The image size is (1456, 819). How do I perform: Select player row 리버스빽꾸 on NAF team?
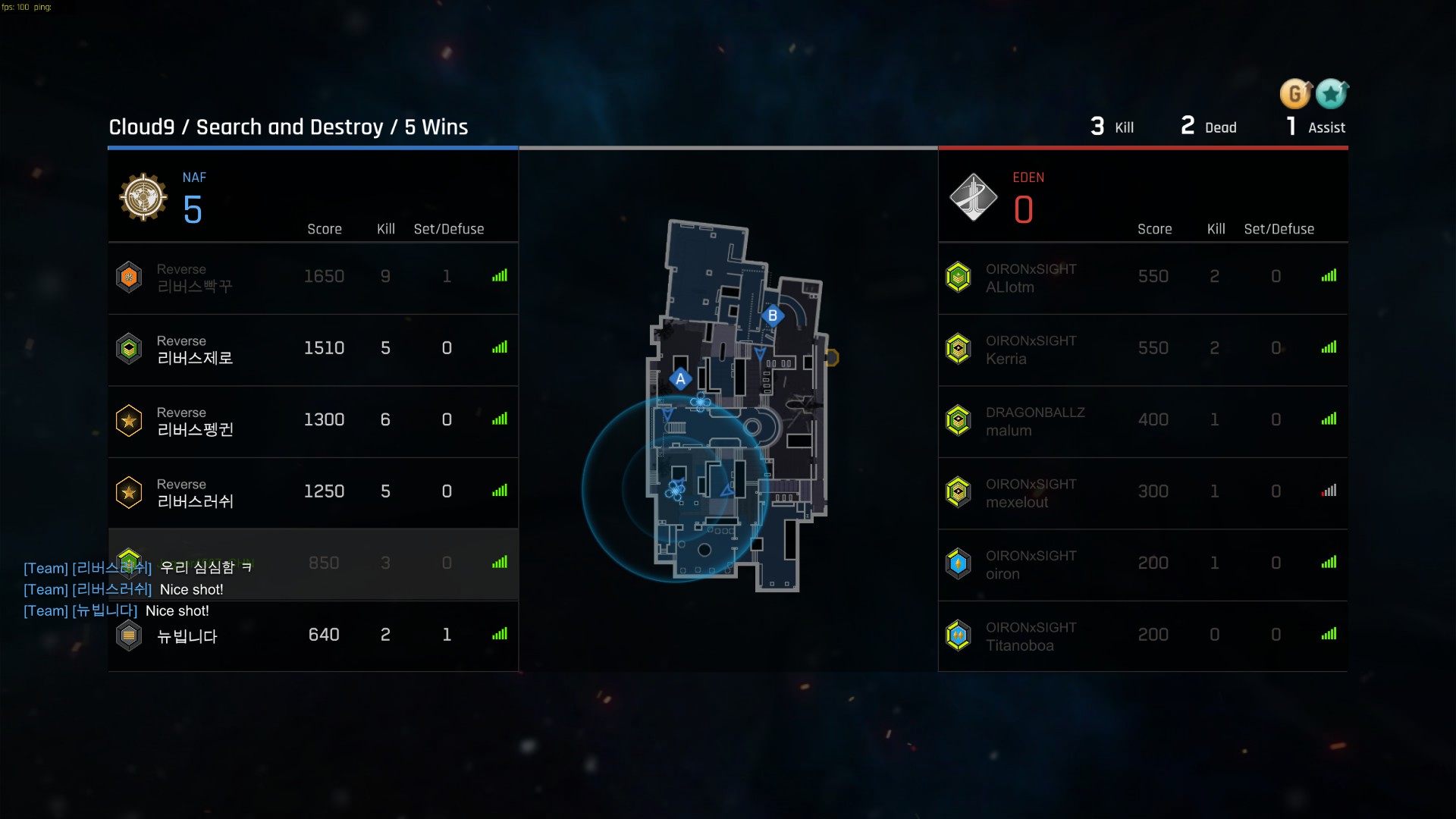(312, 278)
